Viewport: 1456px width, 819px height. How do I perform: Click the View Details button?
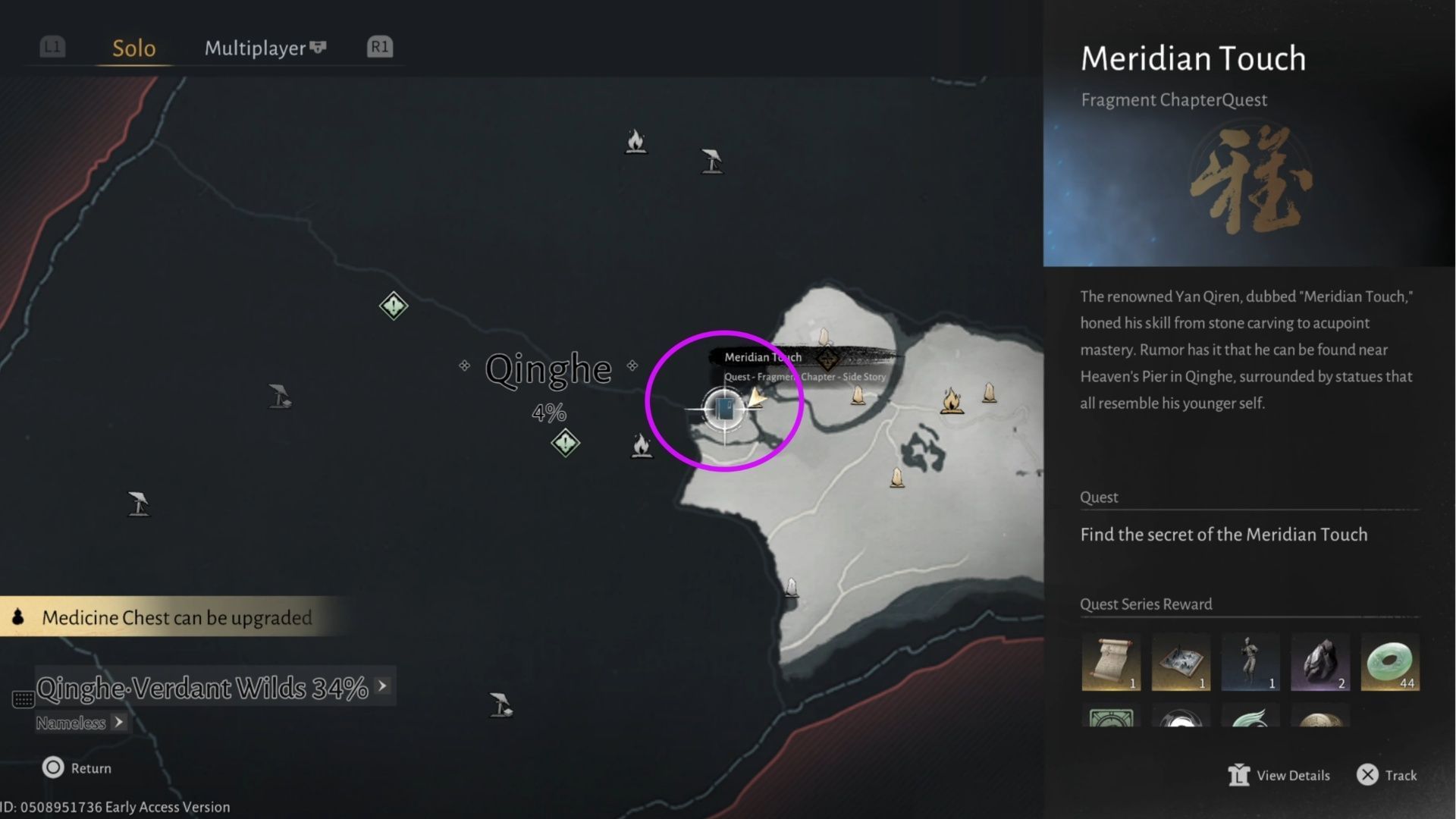[x=1280, y=775]
